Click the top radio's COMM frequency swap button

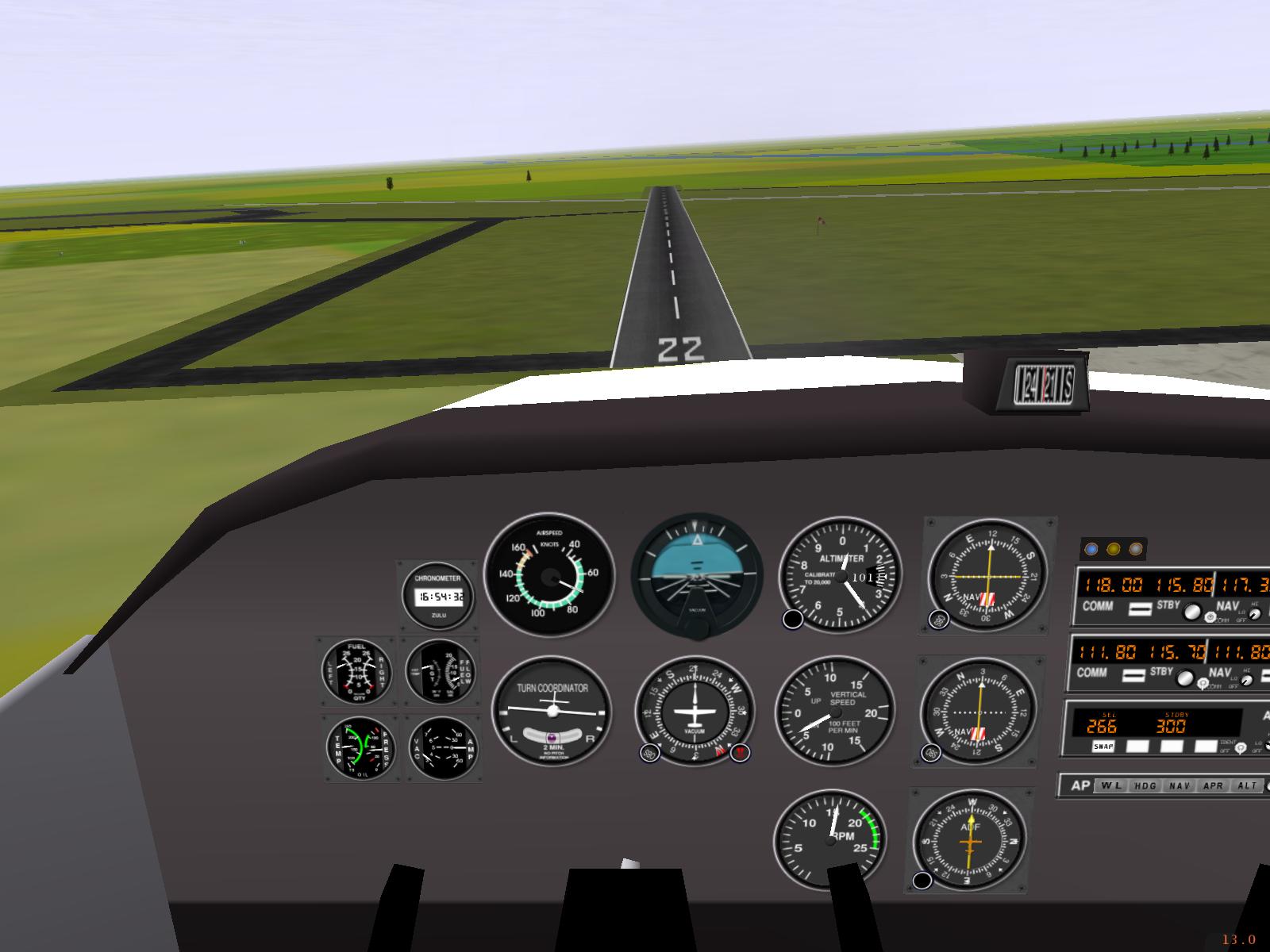tap(1139, 608)
